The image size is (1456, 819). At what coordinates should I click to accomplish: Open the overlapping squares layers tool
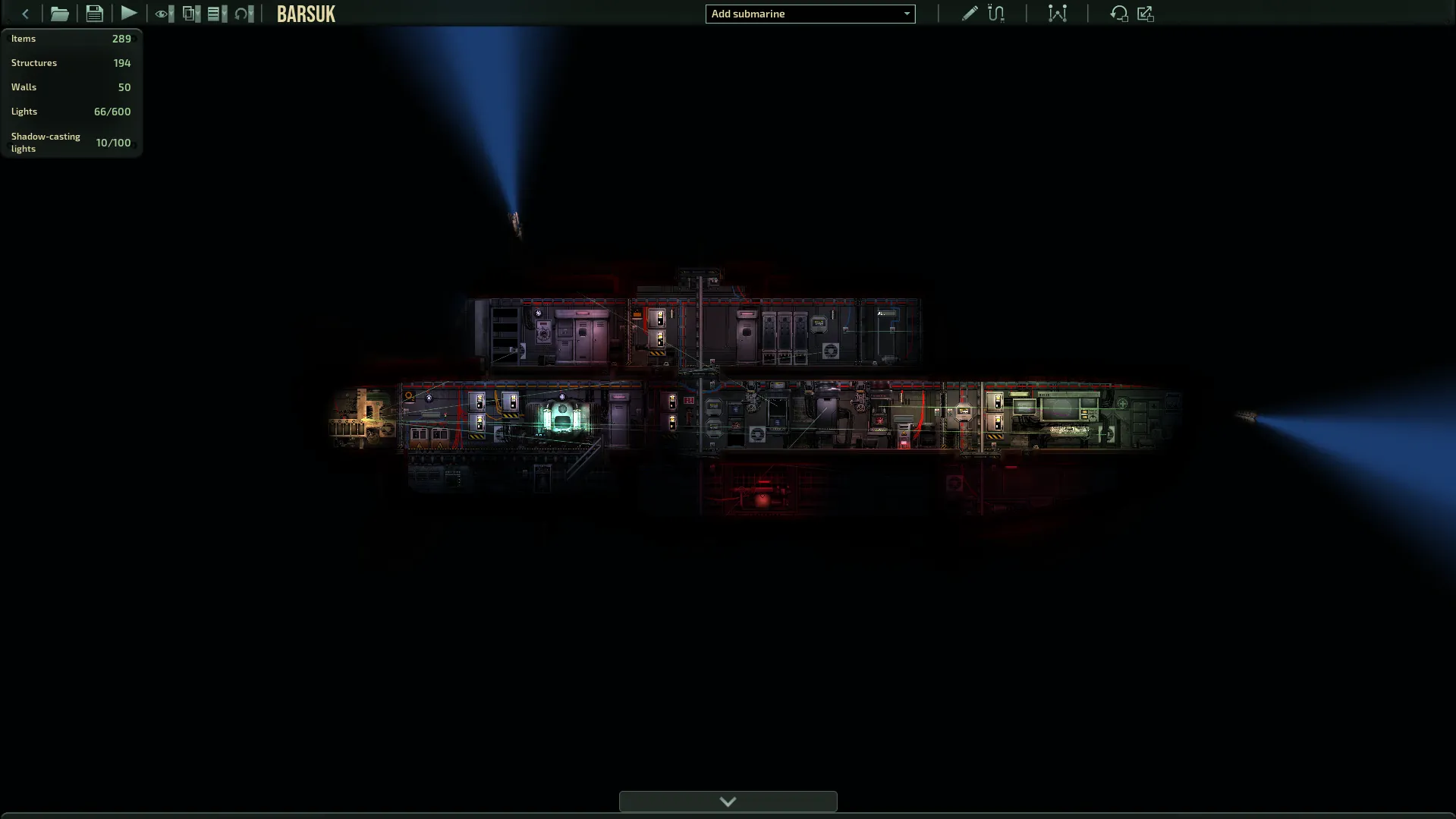click(191, 14)
